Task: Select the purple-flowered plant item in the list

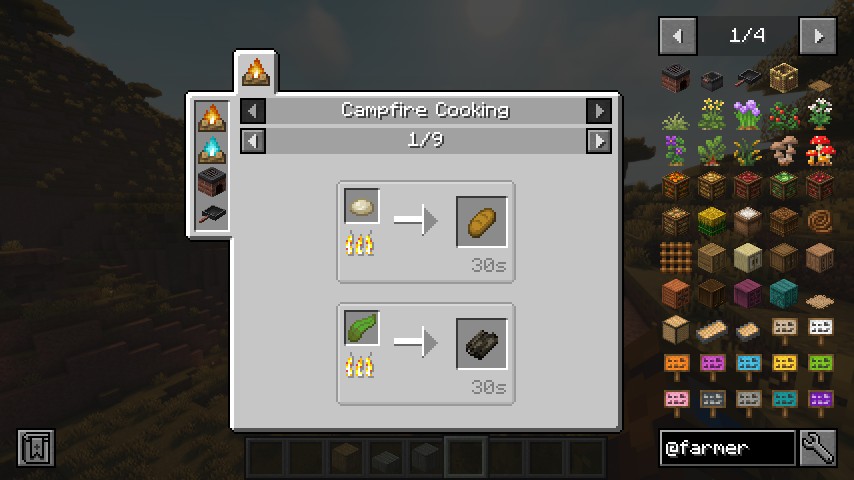Action: (x=748, y=114)
